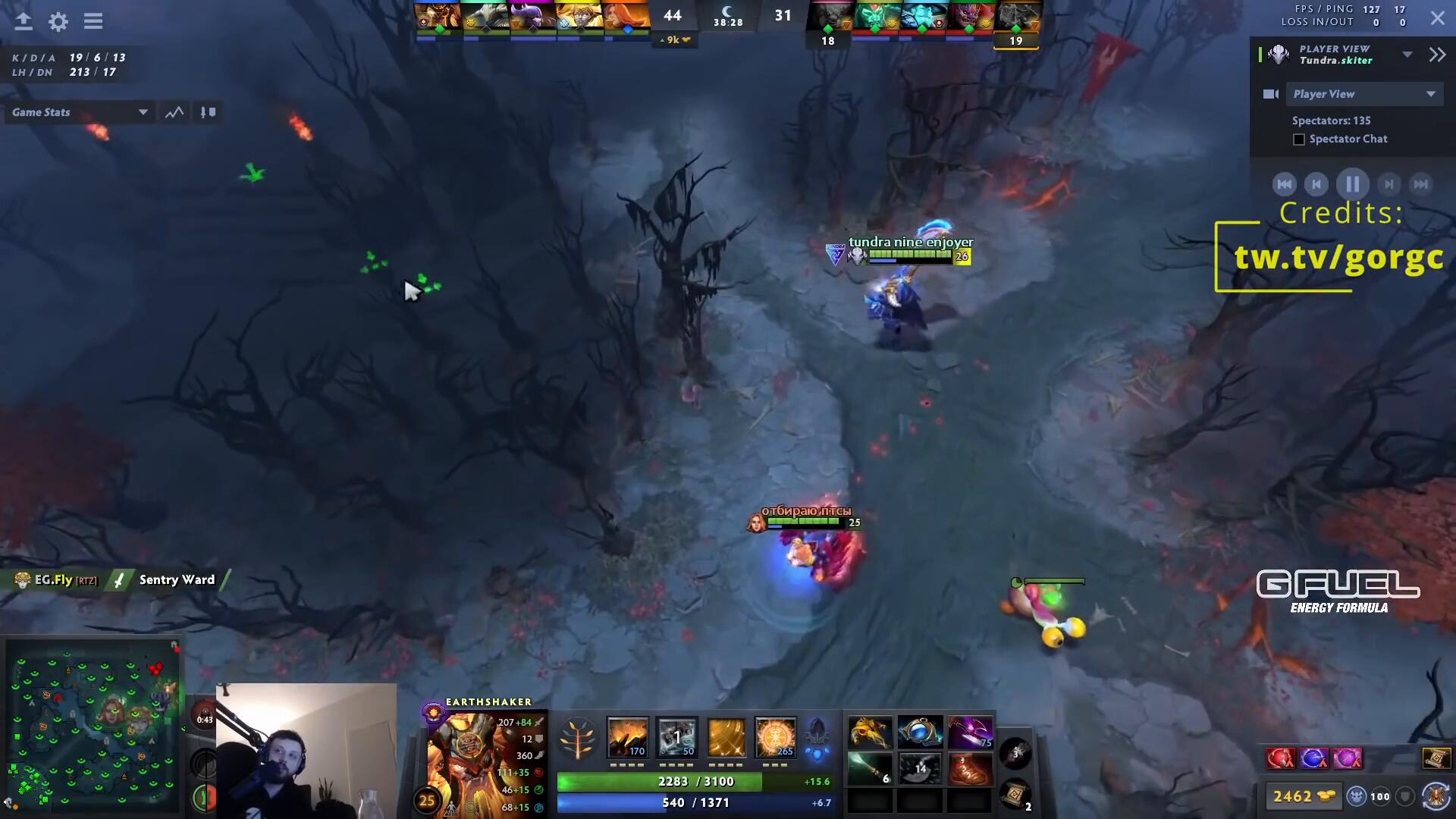Close the spectator view with the X
Screen dimensions: 1456x819
(x=1437, y=18)
